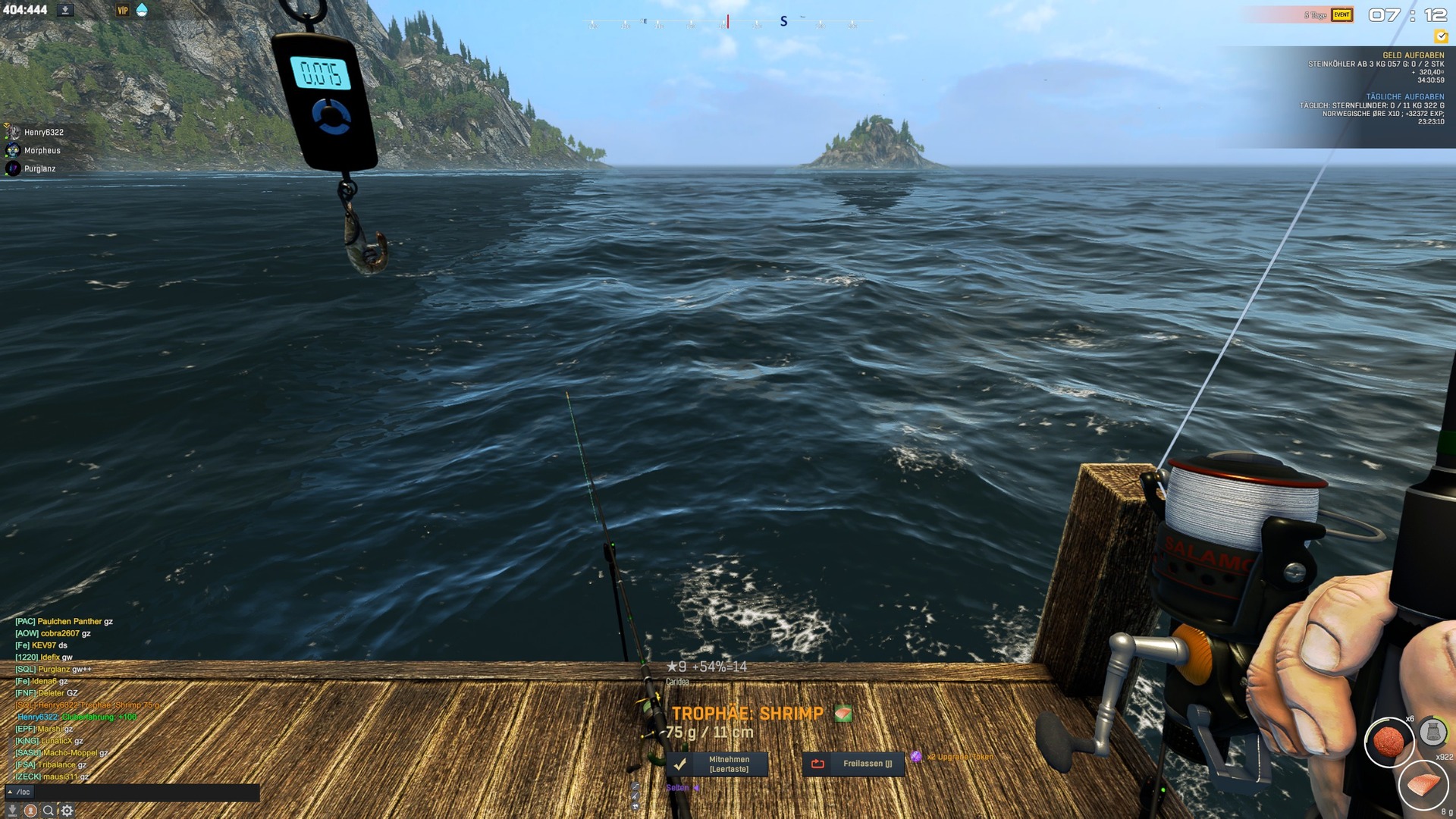Click the download arrow icon below chat

tap(12, 811)
